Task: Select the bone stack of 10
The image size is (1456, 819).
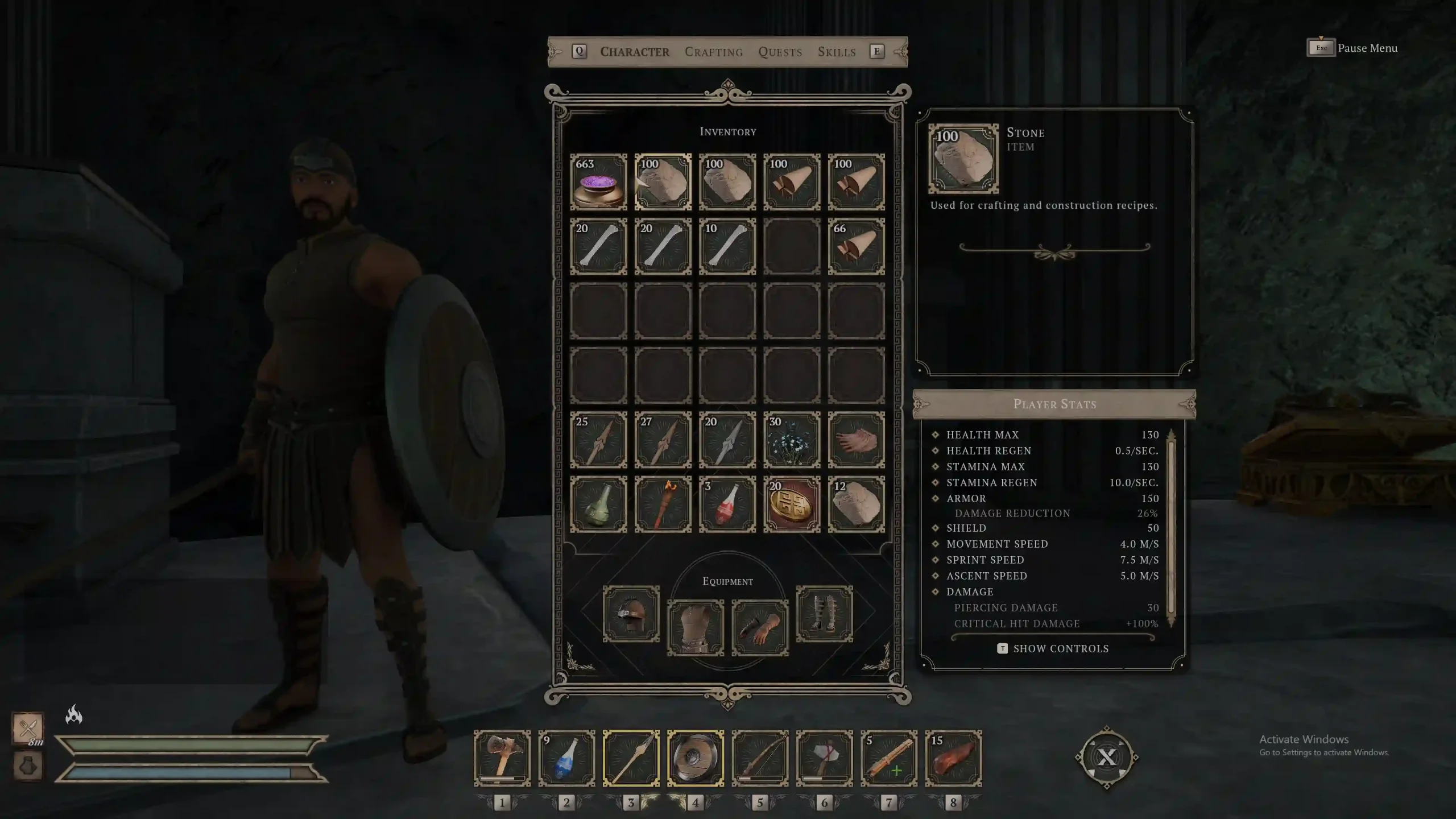Action: pyautogui.click(x=727, y=246)
